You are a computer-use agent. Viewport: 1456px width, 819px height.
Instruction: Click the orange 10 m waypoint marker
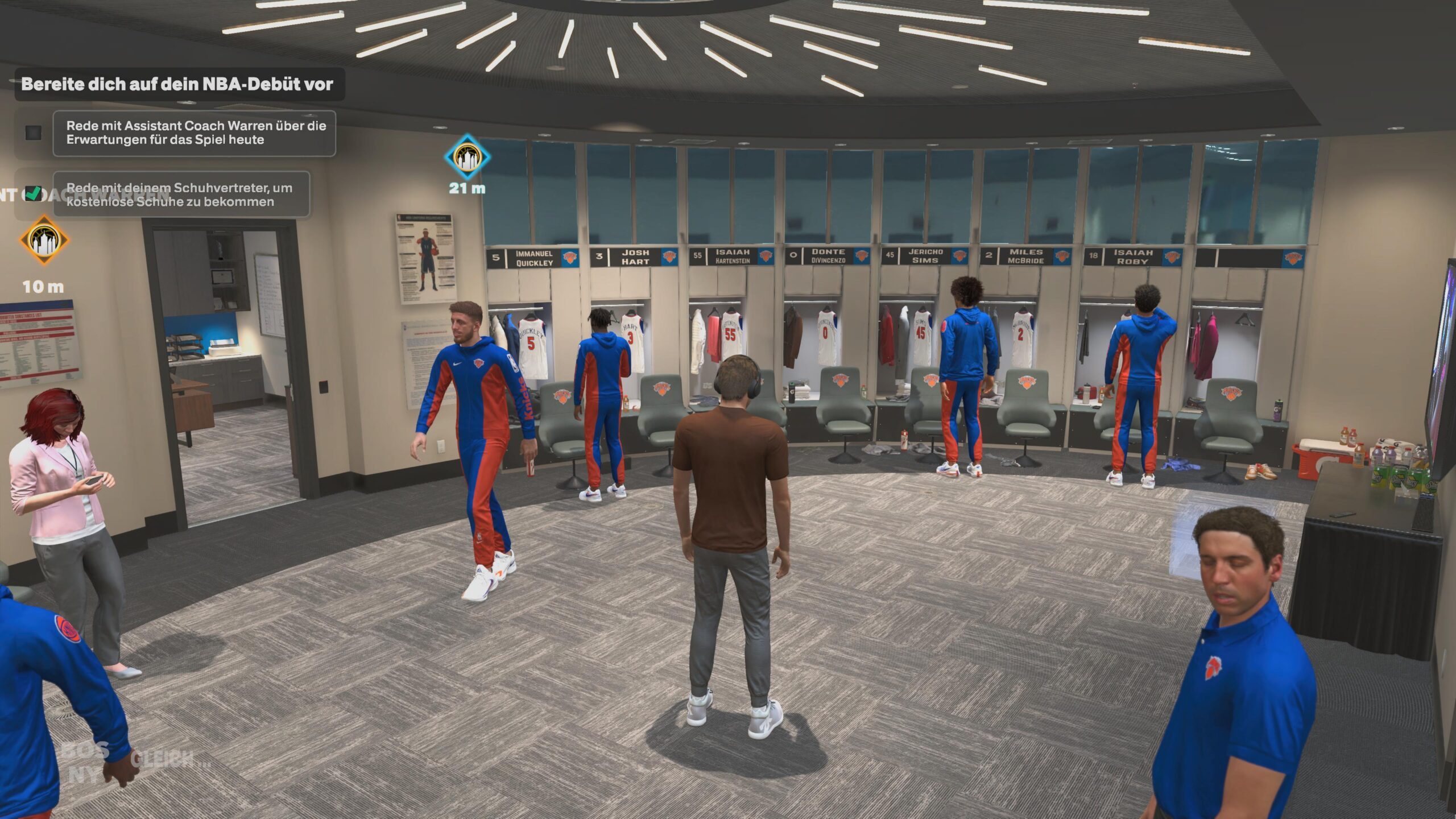pyautogui.click(x=44, y=240)
